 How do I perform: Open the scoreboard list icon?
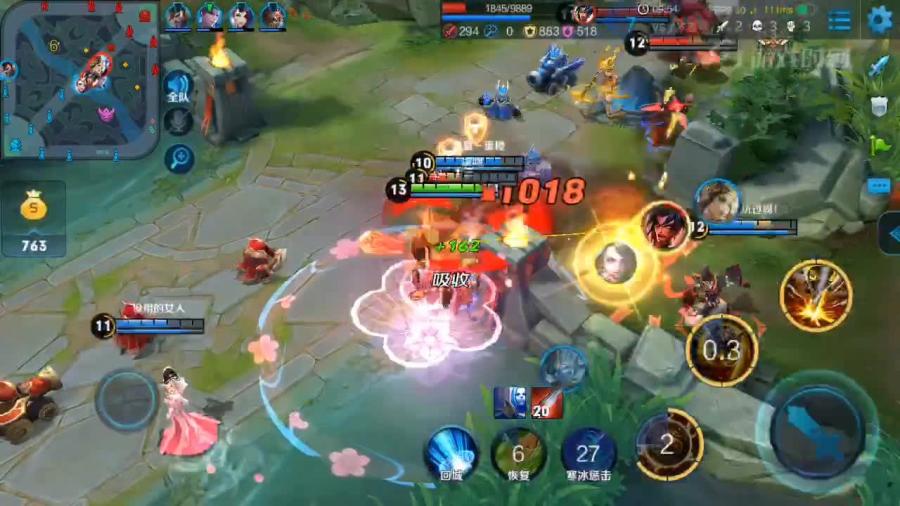(840, 20)
